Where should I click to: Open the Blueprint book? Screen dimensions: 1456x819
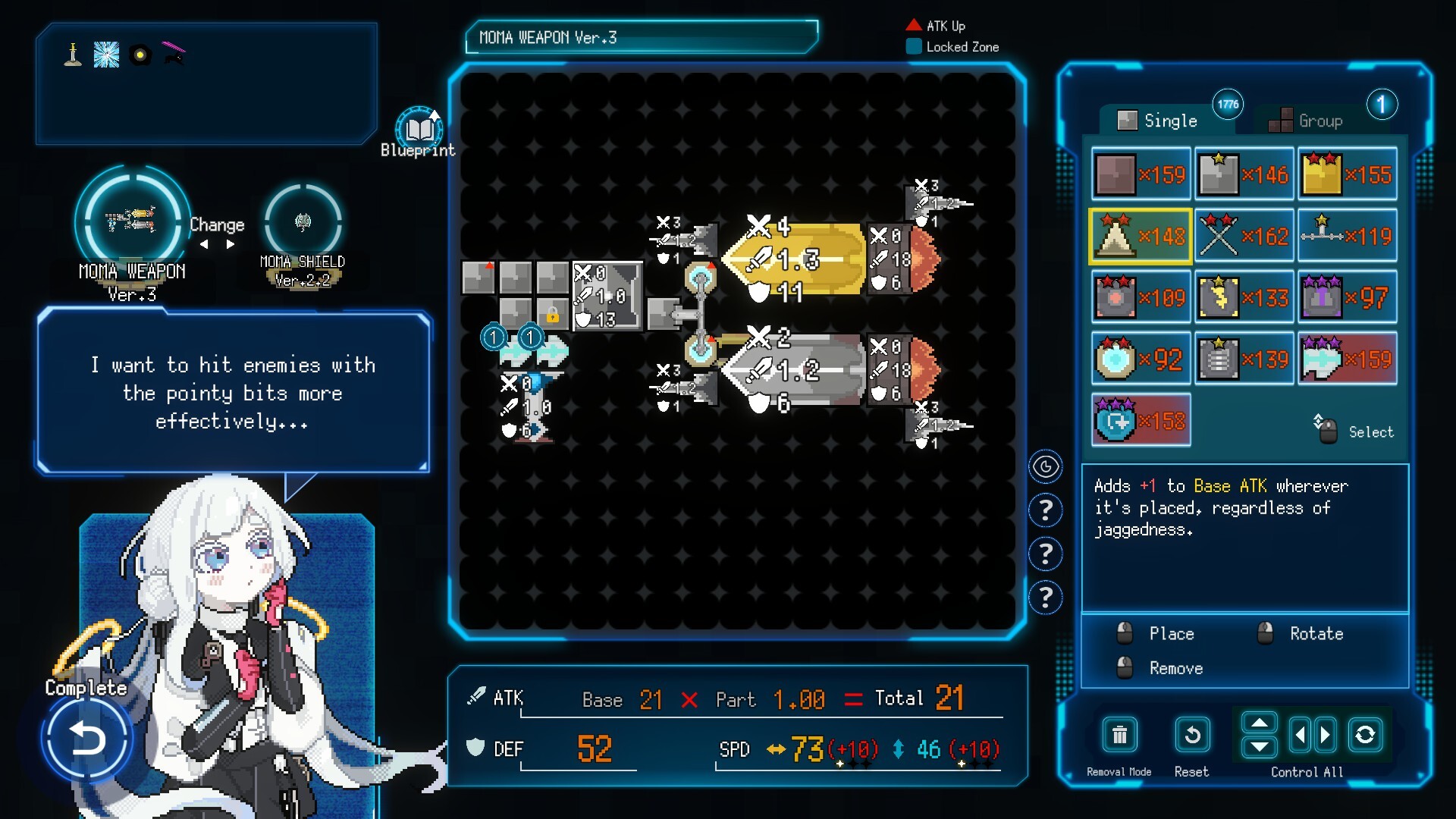coord(419,130)
